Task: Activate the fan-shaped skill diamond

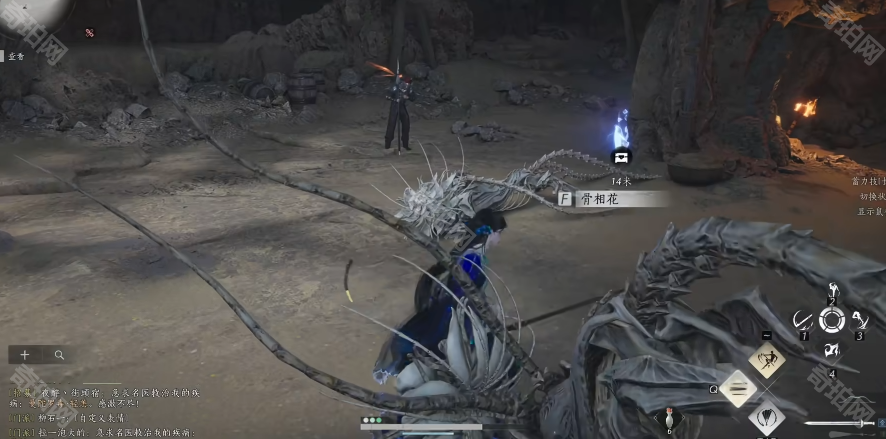Action: (767, 416)
